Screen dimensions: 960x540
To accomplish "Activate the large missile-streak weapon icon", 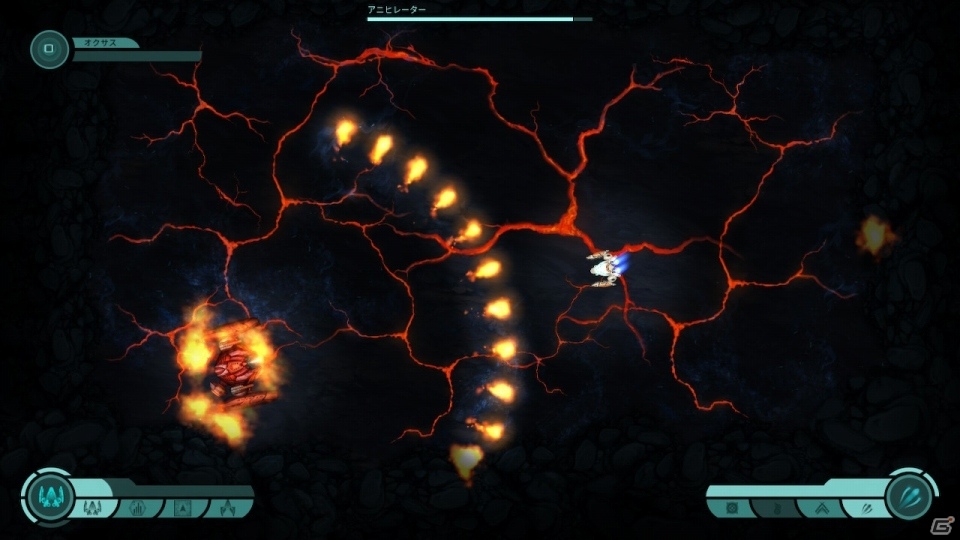I will pos(910,497).
